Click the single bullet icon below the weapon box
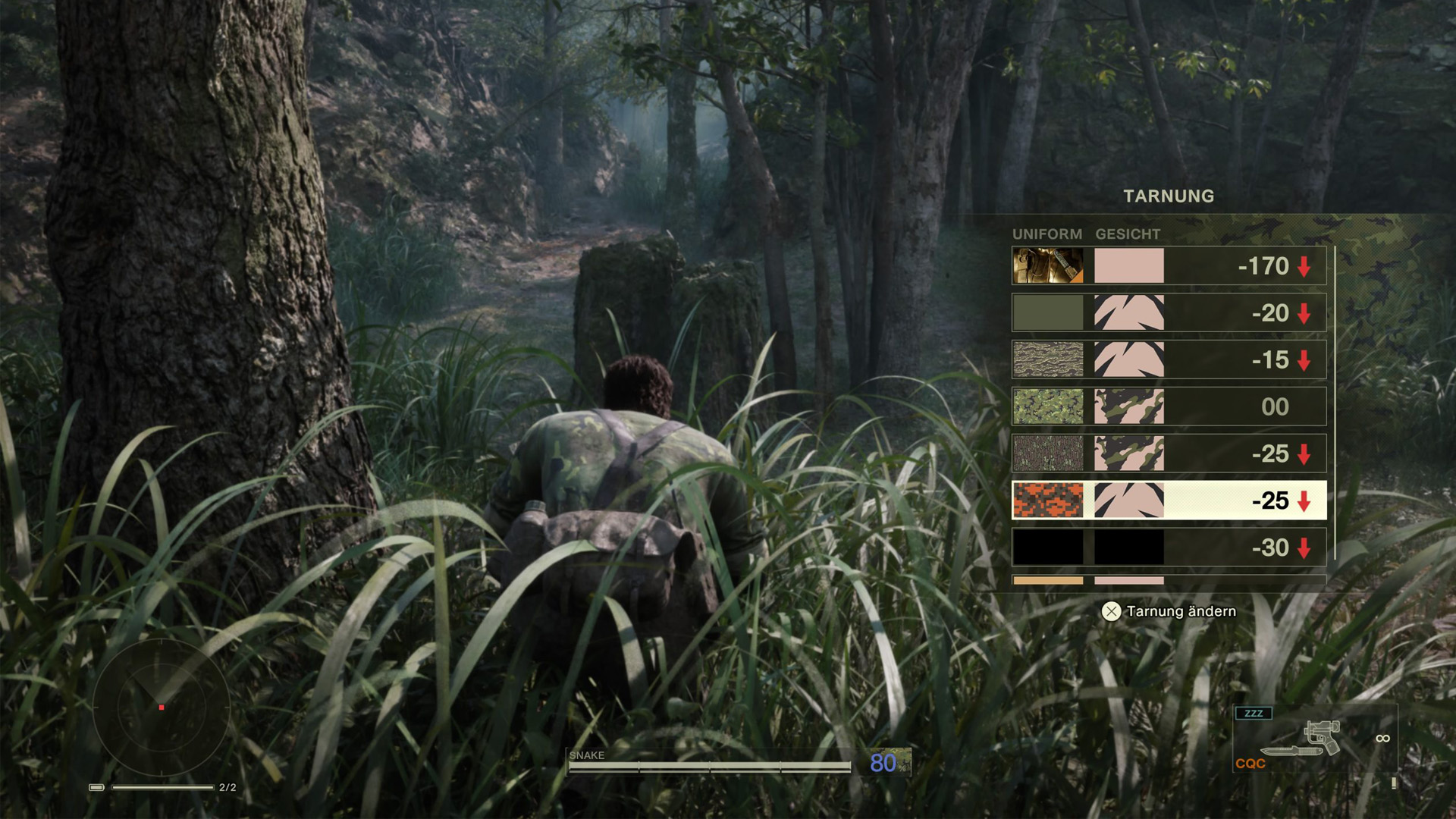 pyautogui.click(x=1395, y=783)
